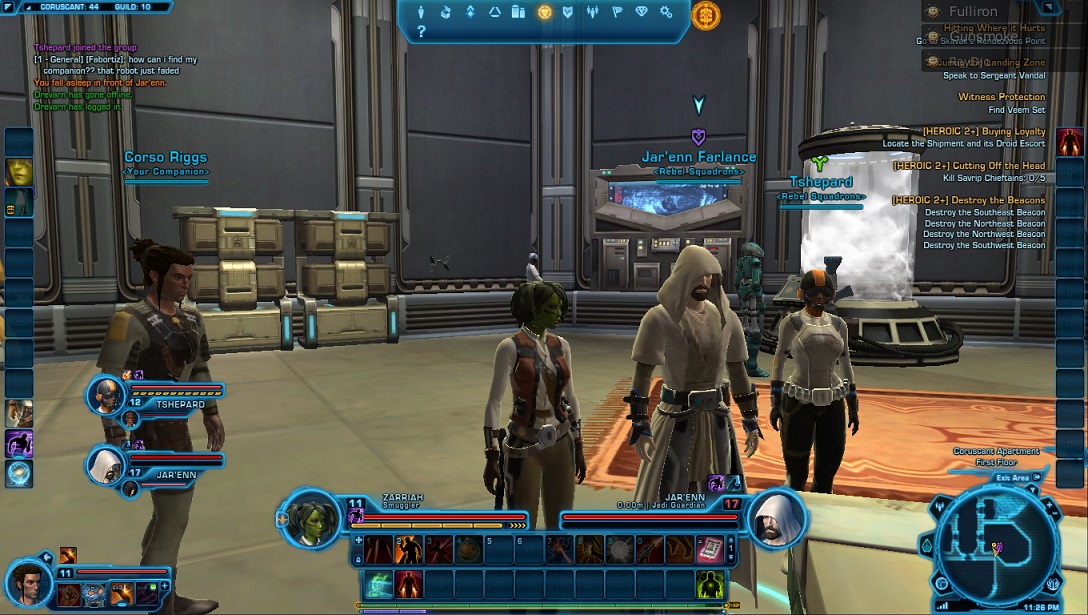Click Corso Riggs companion portrait
1088x615 pixels.
26,580
